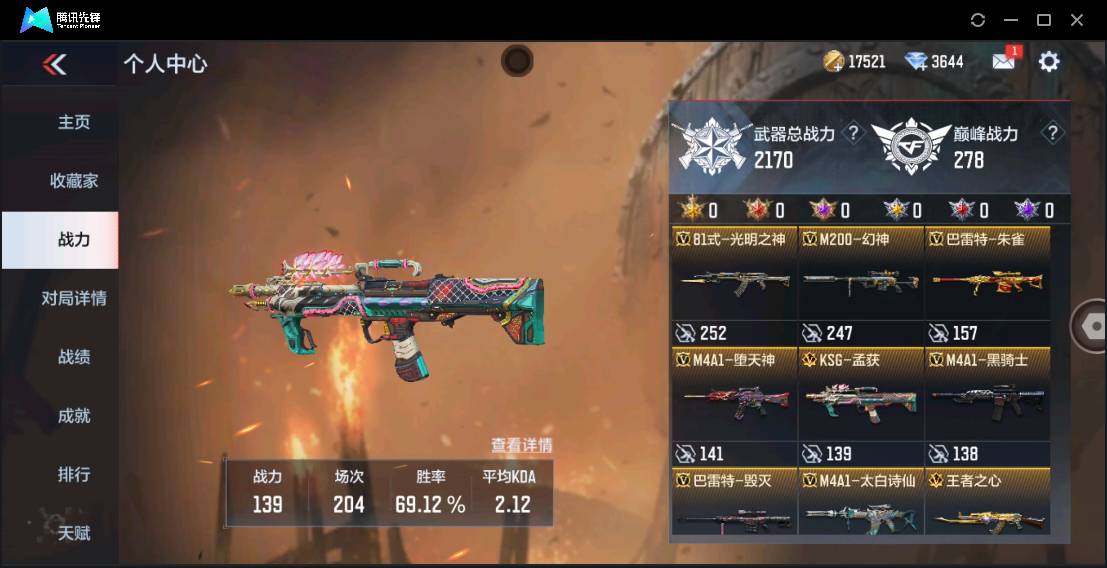The width and height of the screenshot is (1107, 568).
Task: Maximize the emulator window
Action: [x=1044, y=20]
